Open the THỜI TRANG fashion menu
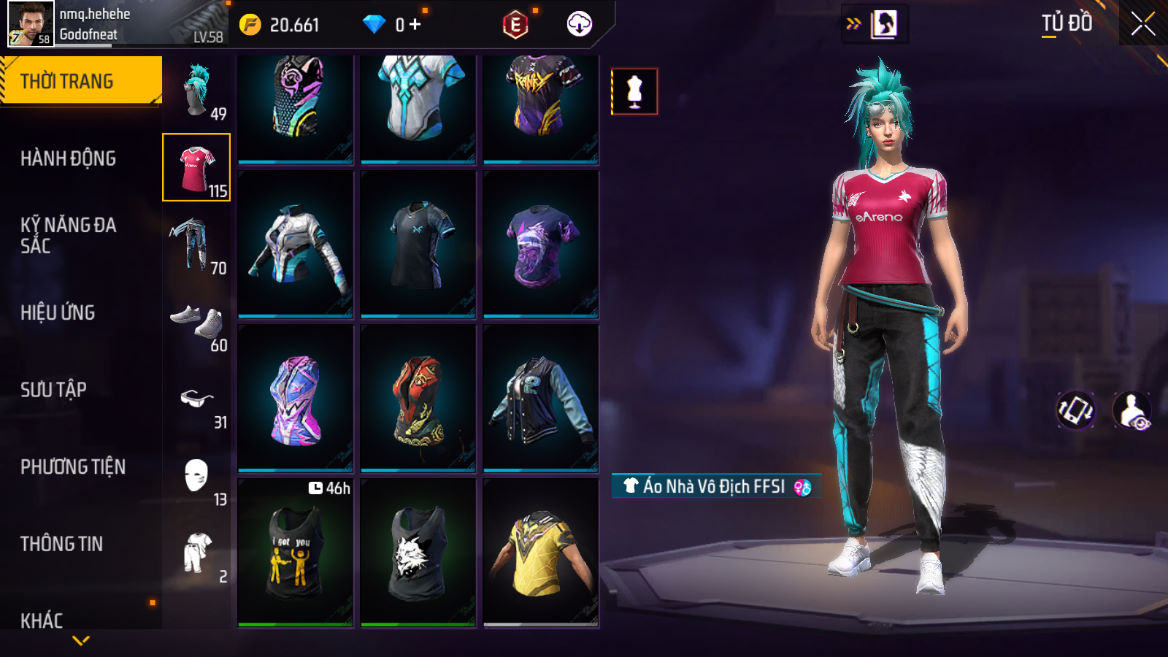The image size is (1168, 657). click(x=80, y=81)
